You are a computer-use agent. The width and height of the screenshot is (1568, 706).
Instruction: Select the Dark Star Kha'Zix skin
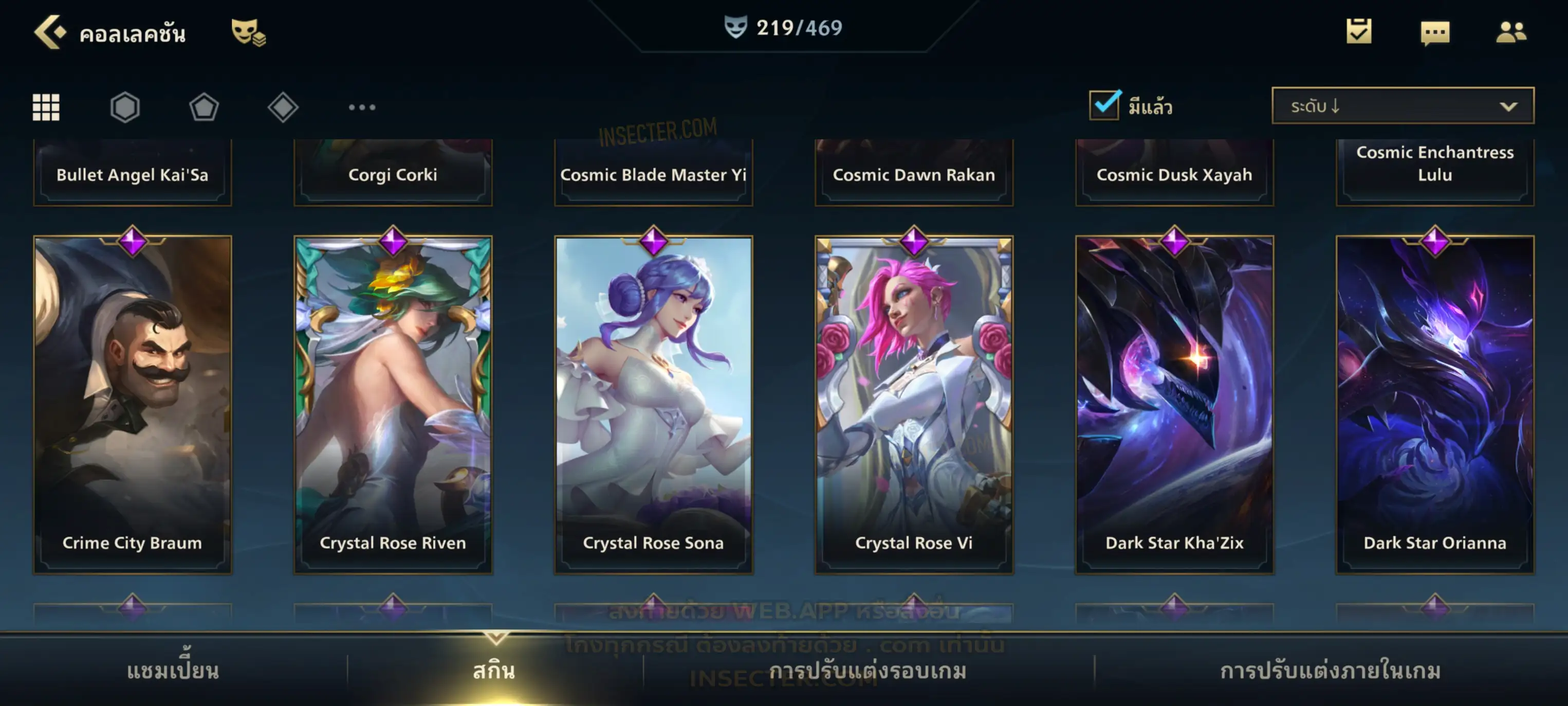[1175, 405]
